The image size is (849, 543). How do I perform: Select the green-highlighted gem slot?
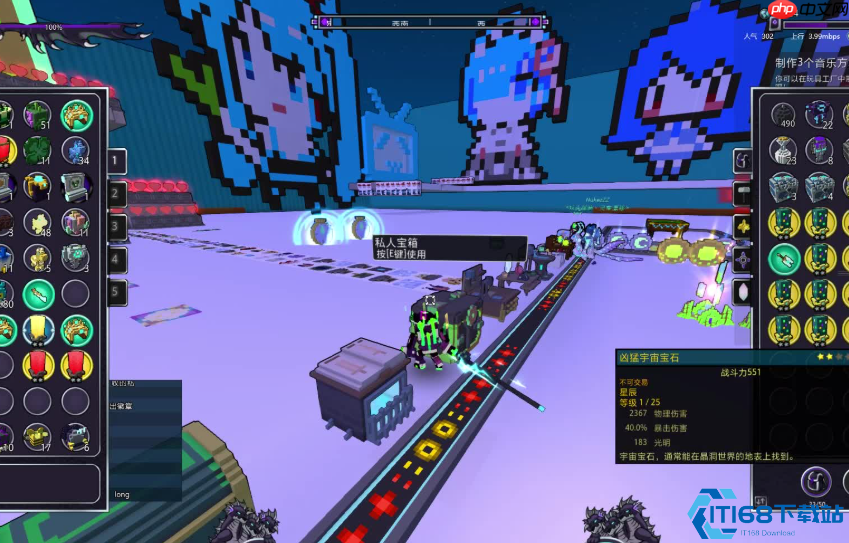coord(785,259)
